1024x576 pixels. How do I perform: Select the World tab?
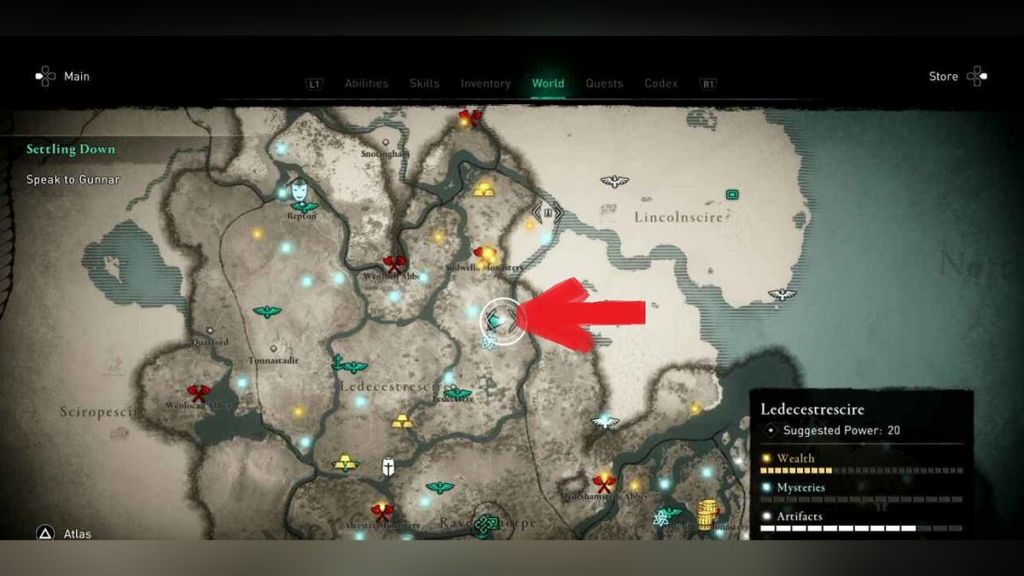tap(548, 84)
